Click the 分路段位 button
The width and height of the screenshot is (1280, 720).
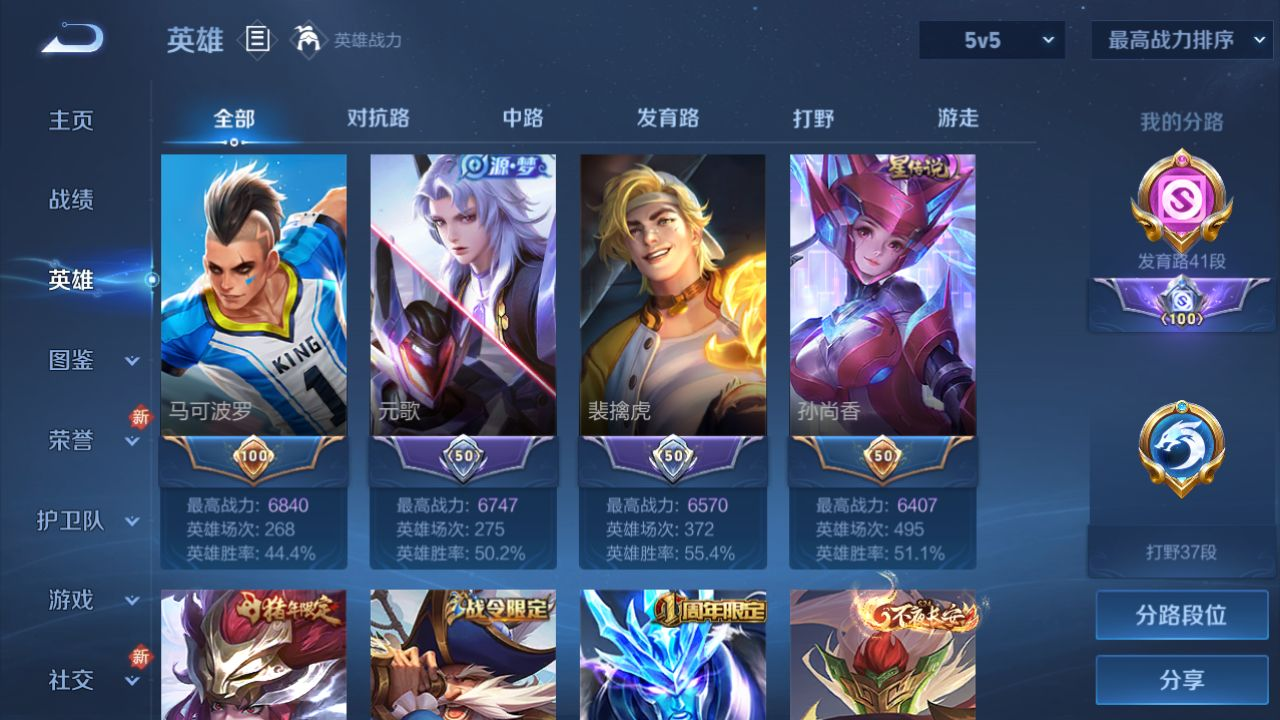[1181, 615]
